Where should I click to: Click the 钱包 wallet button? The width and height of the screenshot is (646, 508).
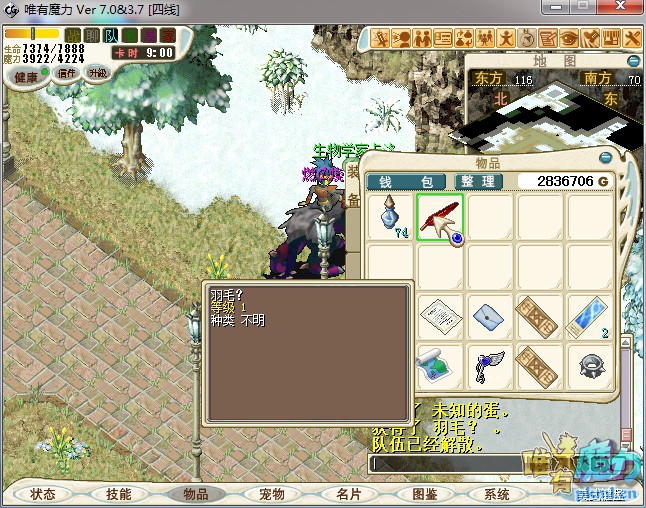click(406, 181)
